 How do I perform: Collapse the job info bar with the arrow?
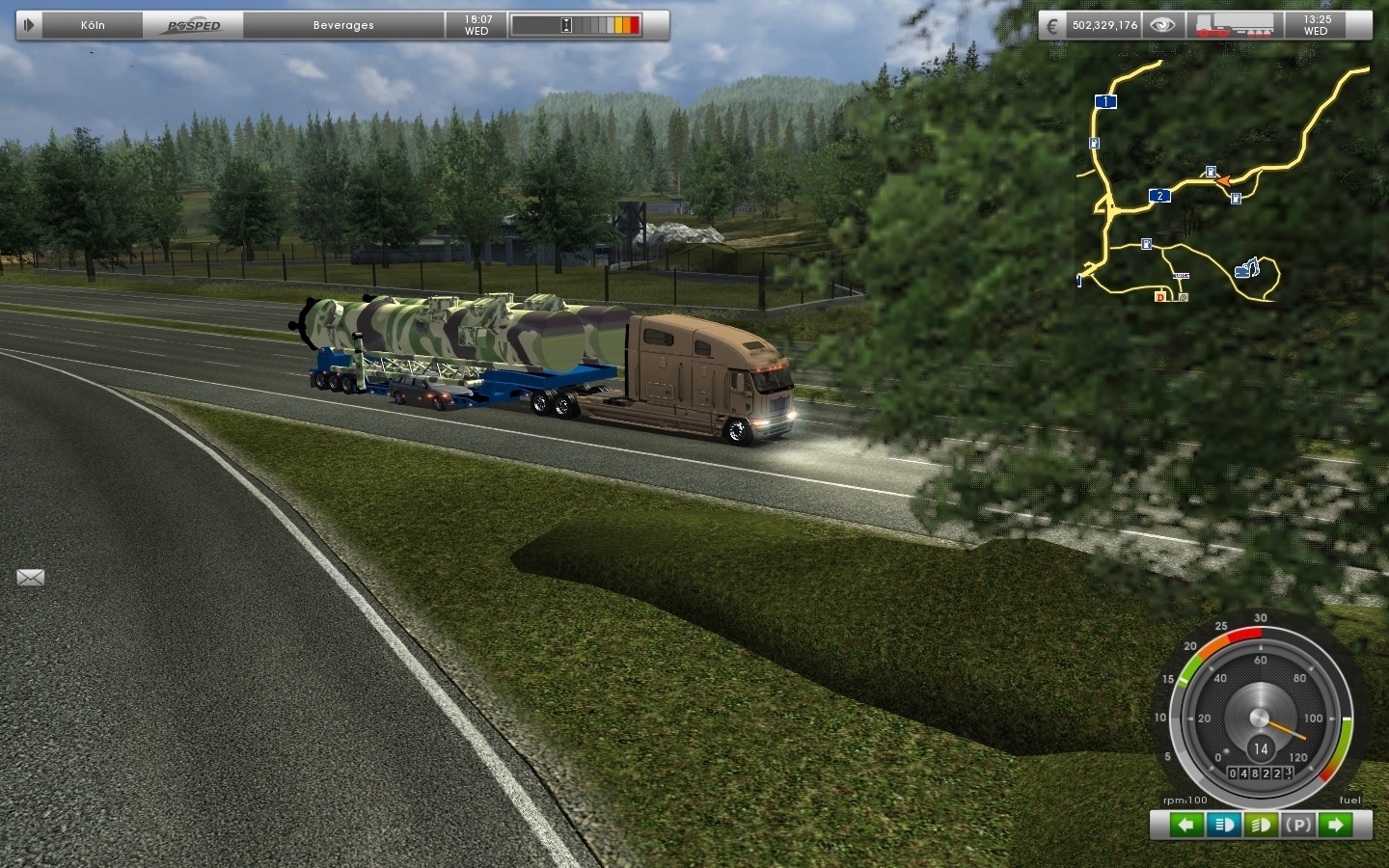coord(29,25)
